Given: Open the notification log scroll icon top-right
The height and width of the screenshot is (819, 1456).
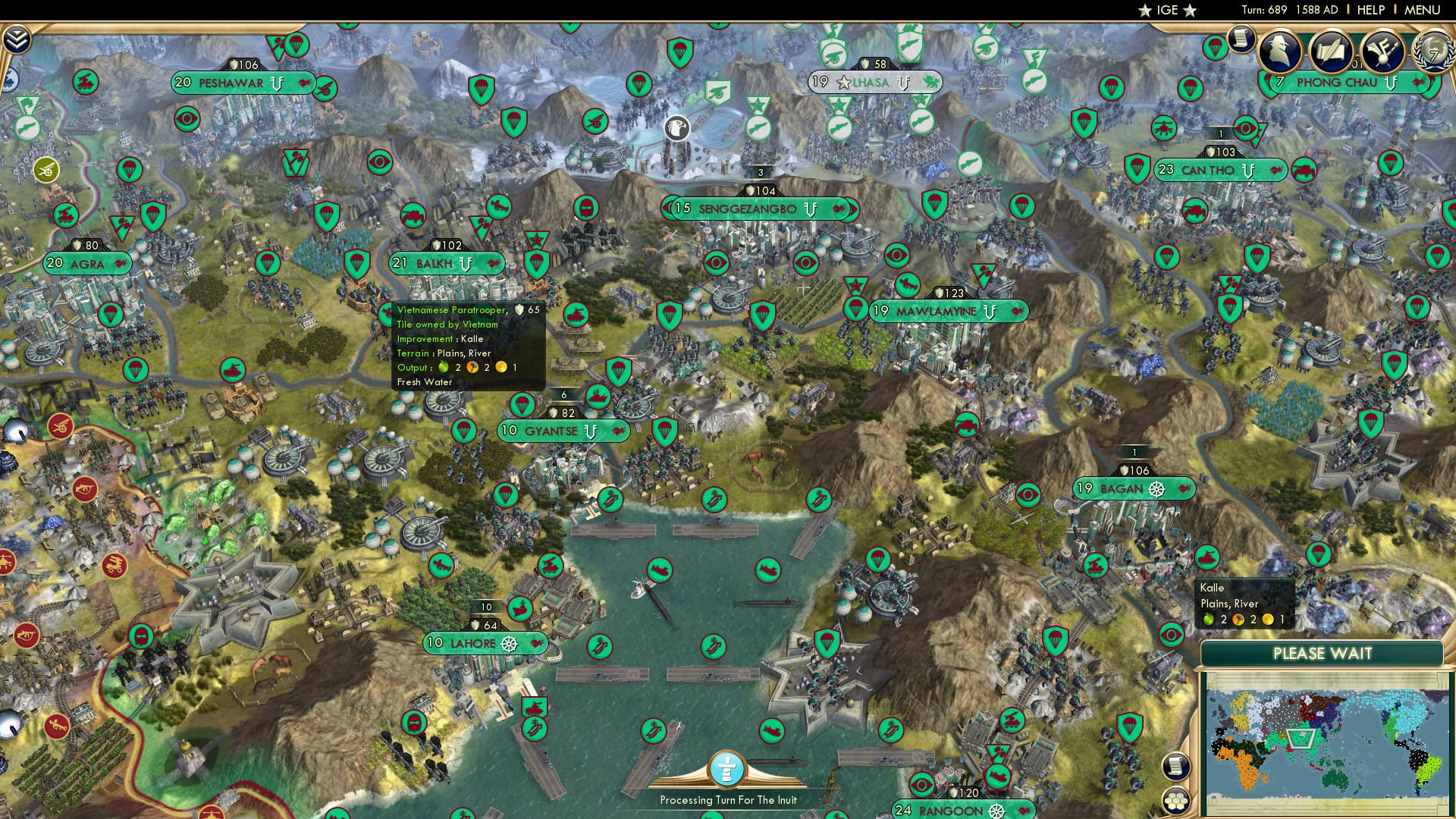Looking at the screenshot, I should point(1241,39).
